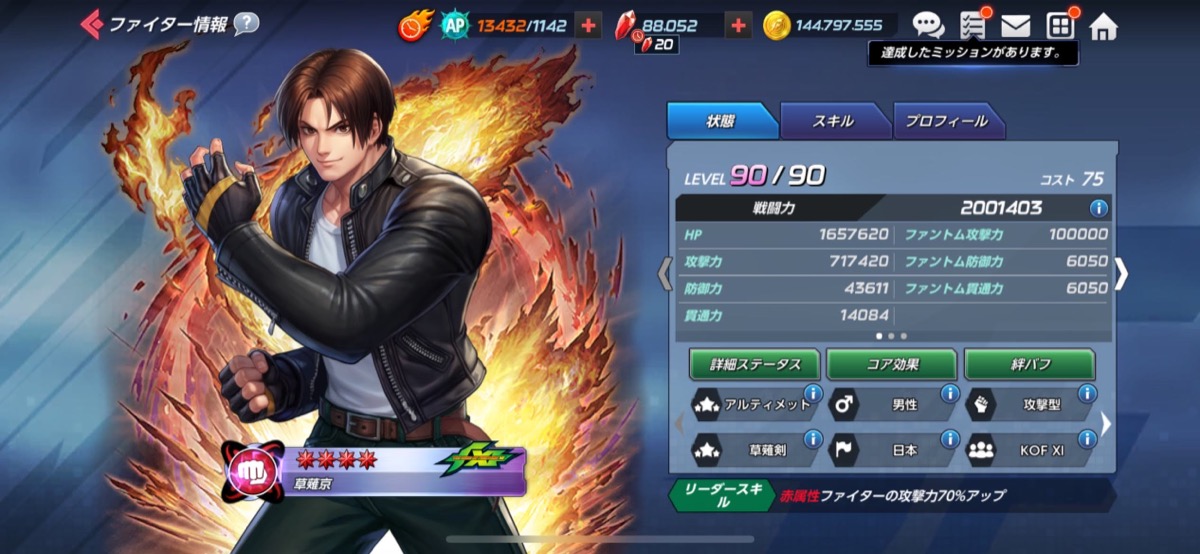Show info for the KOF XI tag
1200x554 pixels.
tap(1087, 438)
